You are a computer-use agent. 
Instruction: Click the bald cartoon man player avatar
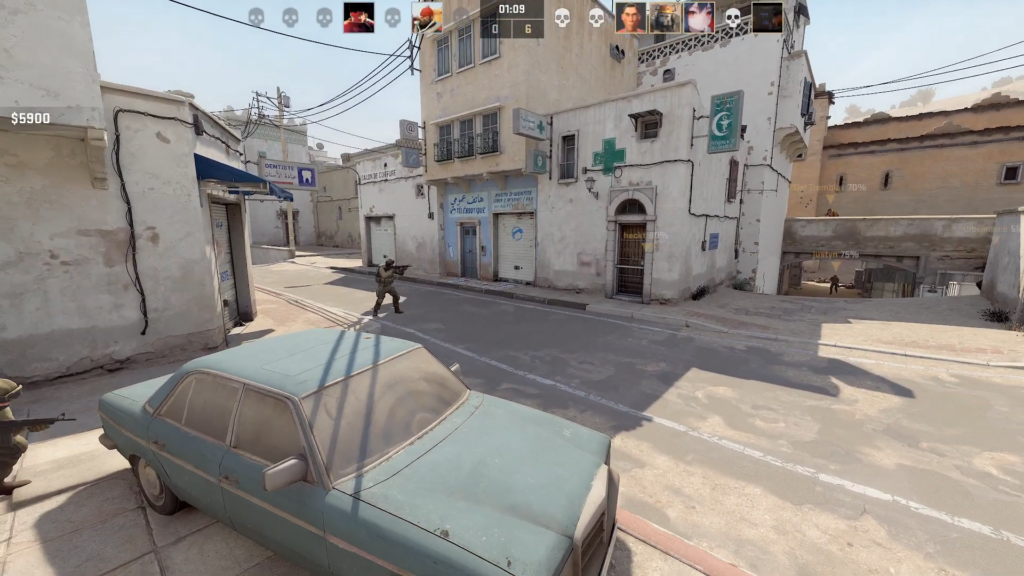tap(630, 17)
